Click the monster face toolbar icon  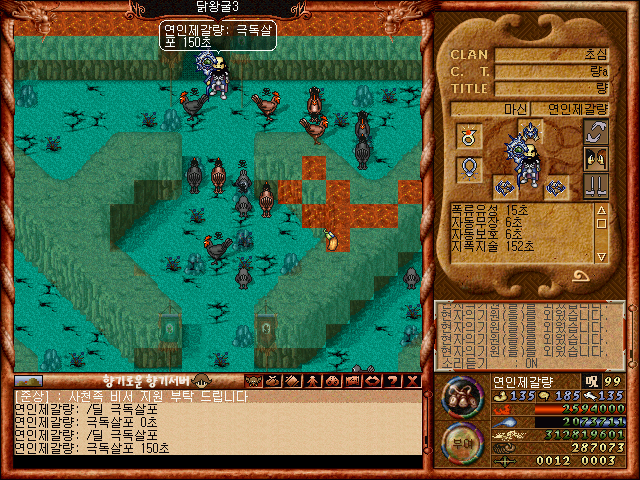(254, 380)
